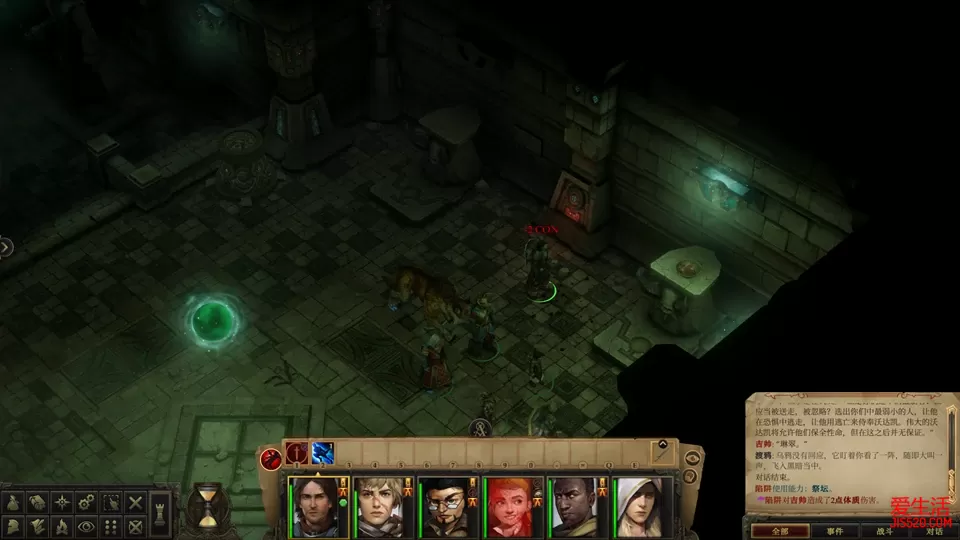Activate the blue ability in slot 2
Viewport: 960px width, 540px height.
[x=323, y=453]
